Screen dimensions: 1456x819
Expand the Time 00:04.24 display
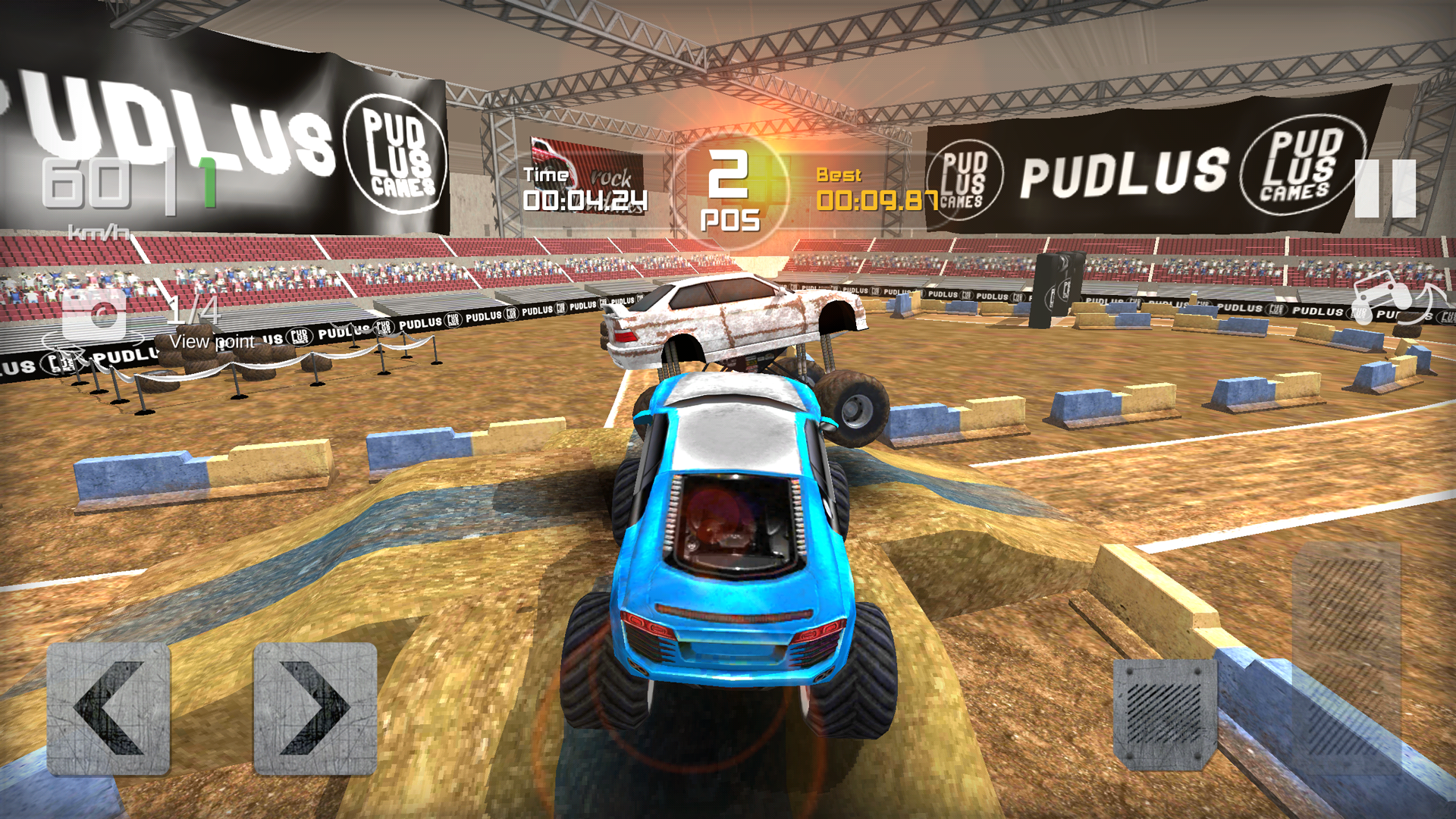(585, 199)
